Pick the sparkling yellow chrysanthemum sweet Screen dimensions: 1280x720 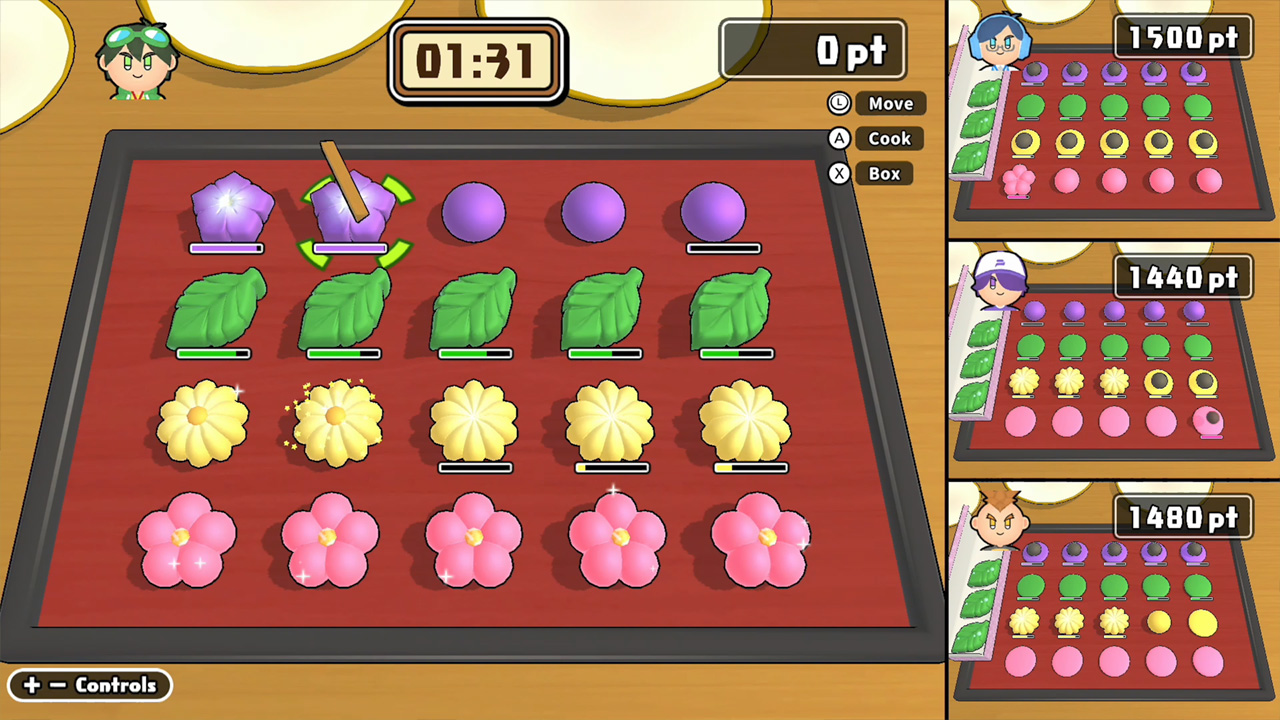335,420
